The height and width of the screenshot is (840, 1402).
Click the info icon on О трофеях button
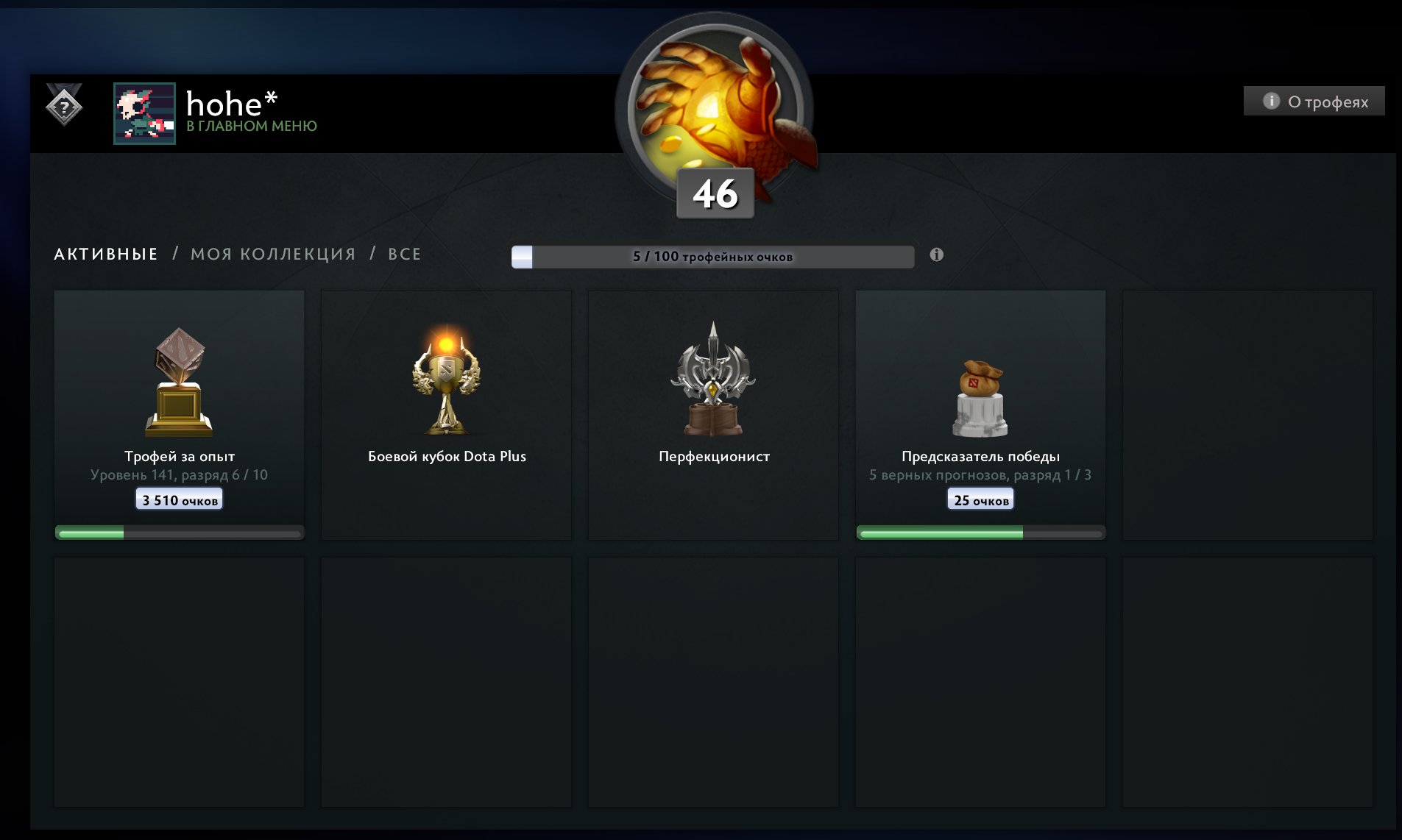point(1270,101)
